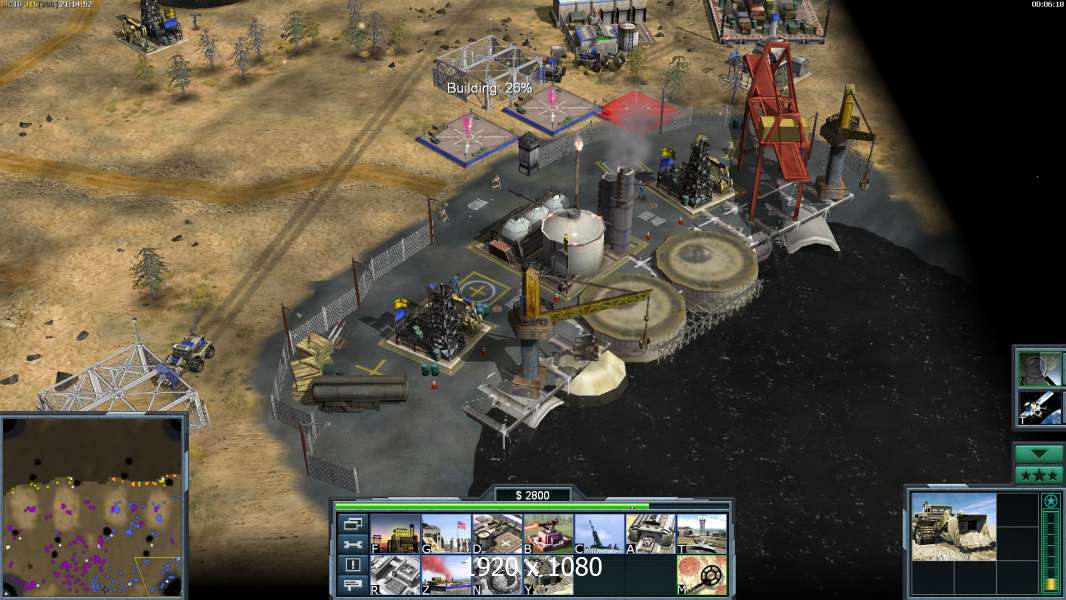The height and width of the screenshot is (600, 1066).
Task: Build the structure with hotkey F
Action: [394, 534]
